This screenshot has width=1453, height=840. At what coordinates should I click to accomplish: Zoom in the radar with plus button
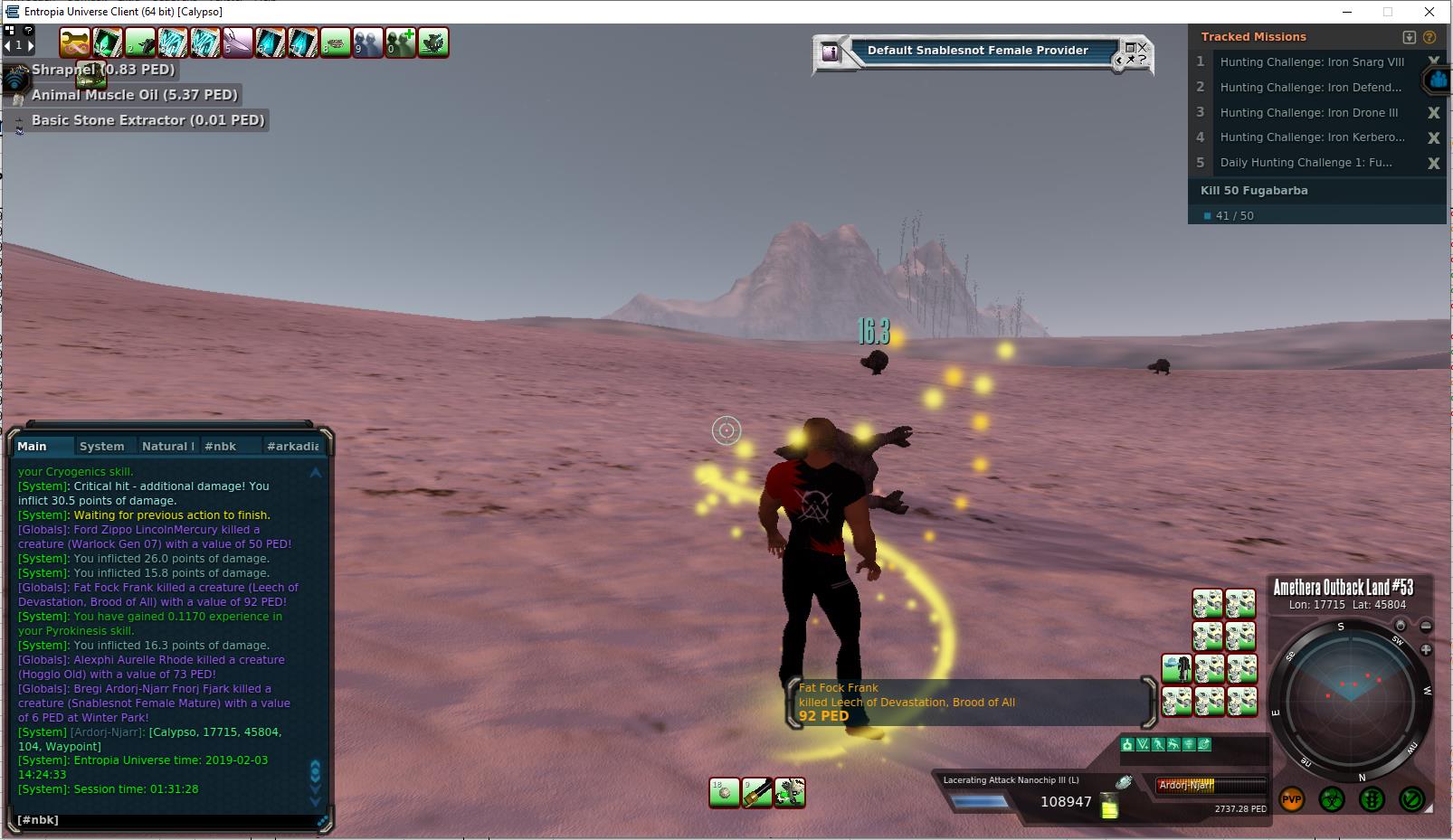click(x=1426, y=649)
